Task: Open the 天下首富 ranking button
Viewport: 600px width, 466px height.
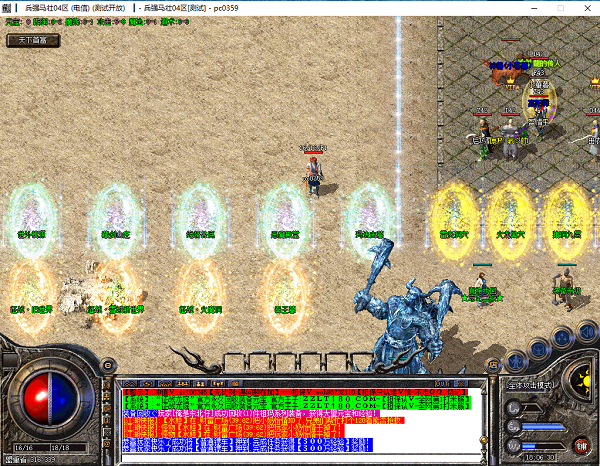Action: [x=33, y=41]
